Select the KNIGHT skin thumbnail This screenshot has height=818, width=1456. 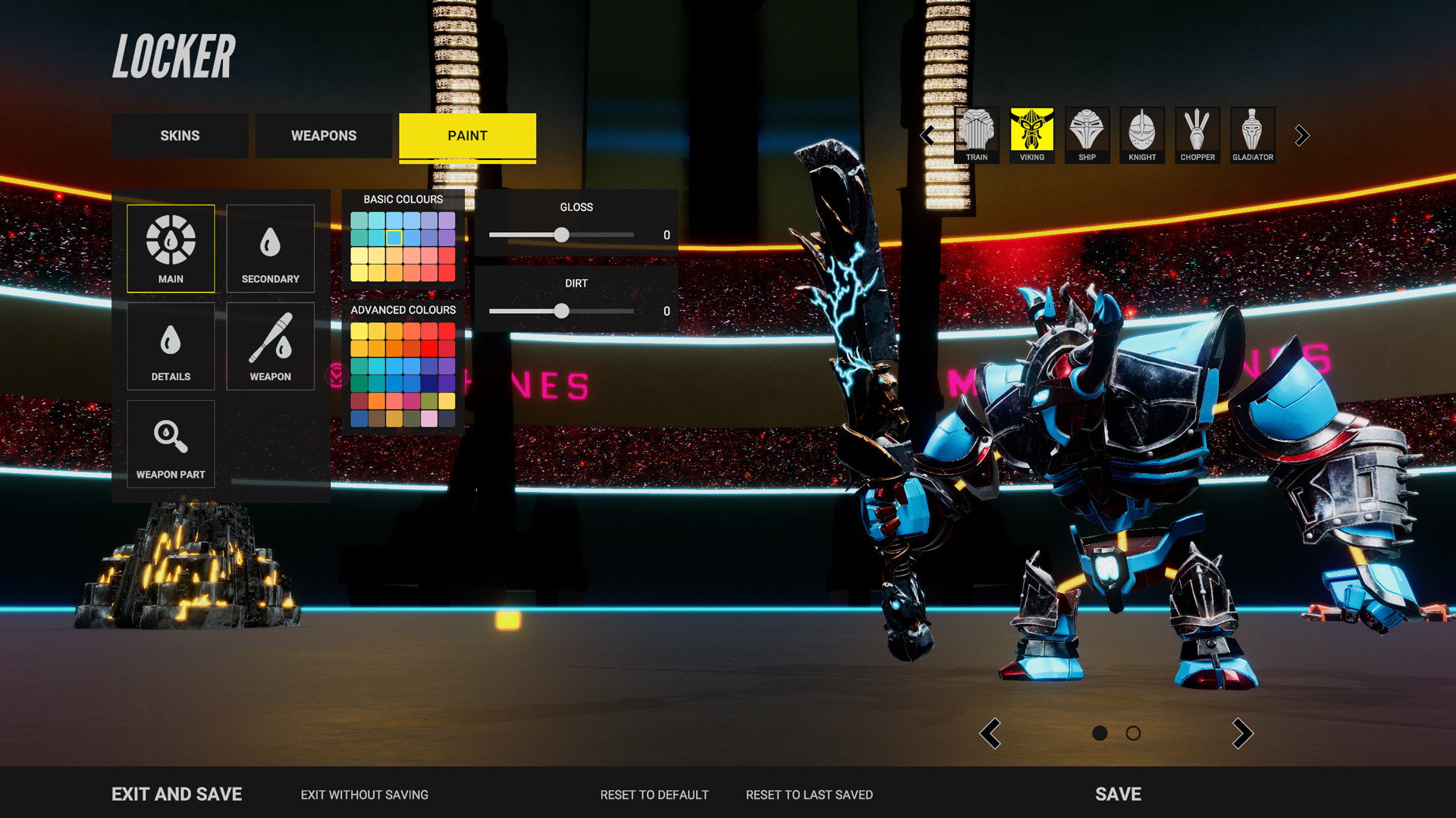(x=1142, y=135)
